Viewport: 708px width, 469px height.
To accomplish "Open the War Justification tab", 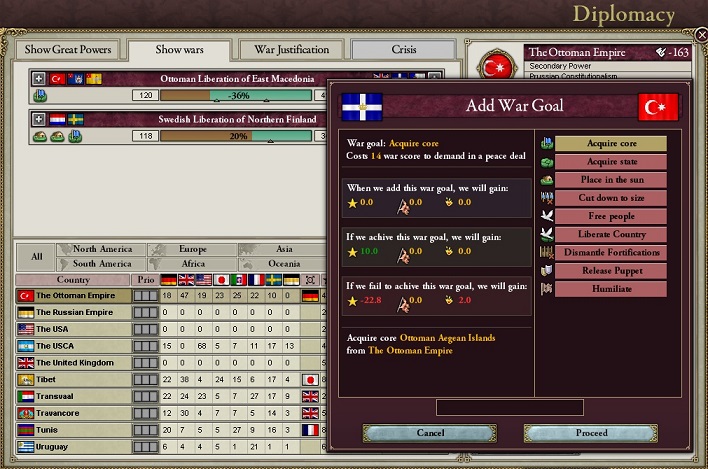I will (291, 50).
